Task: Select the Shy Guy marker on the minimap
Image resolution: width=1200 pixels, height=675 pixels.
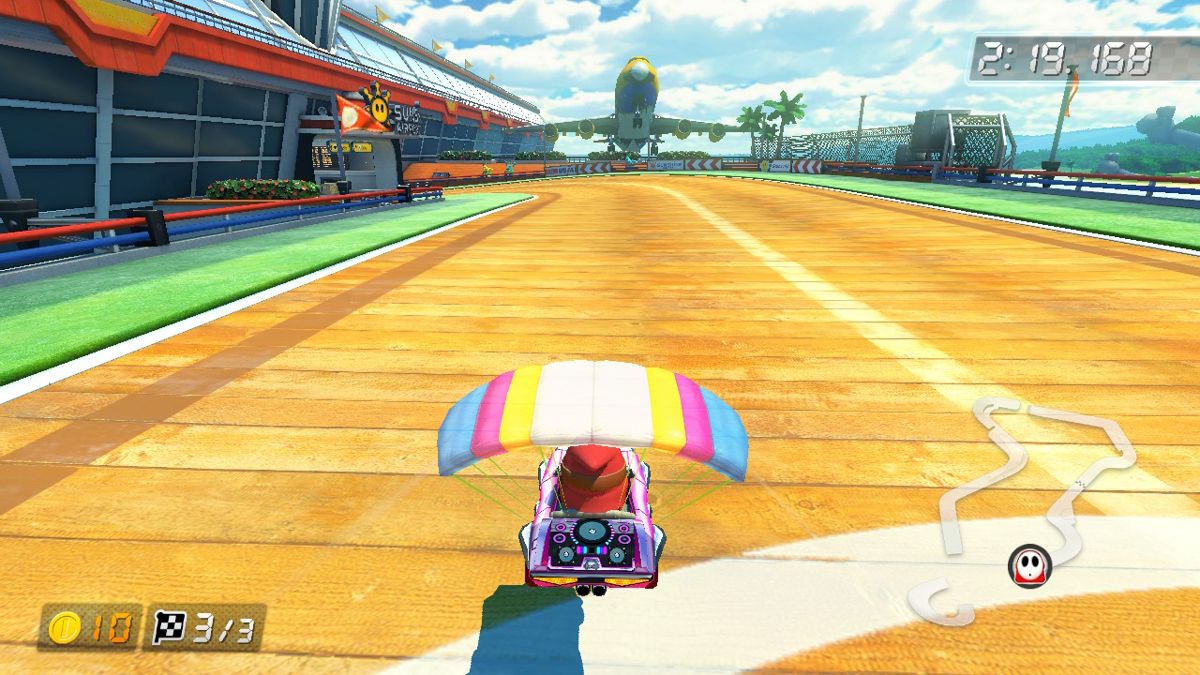Action: 1028,566
